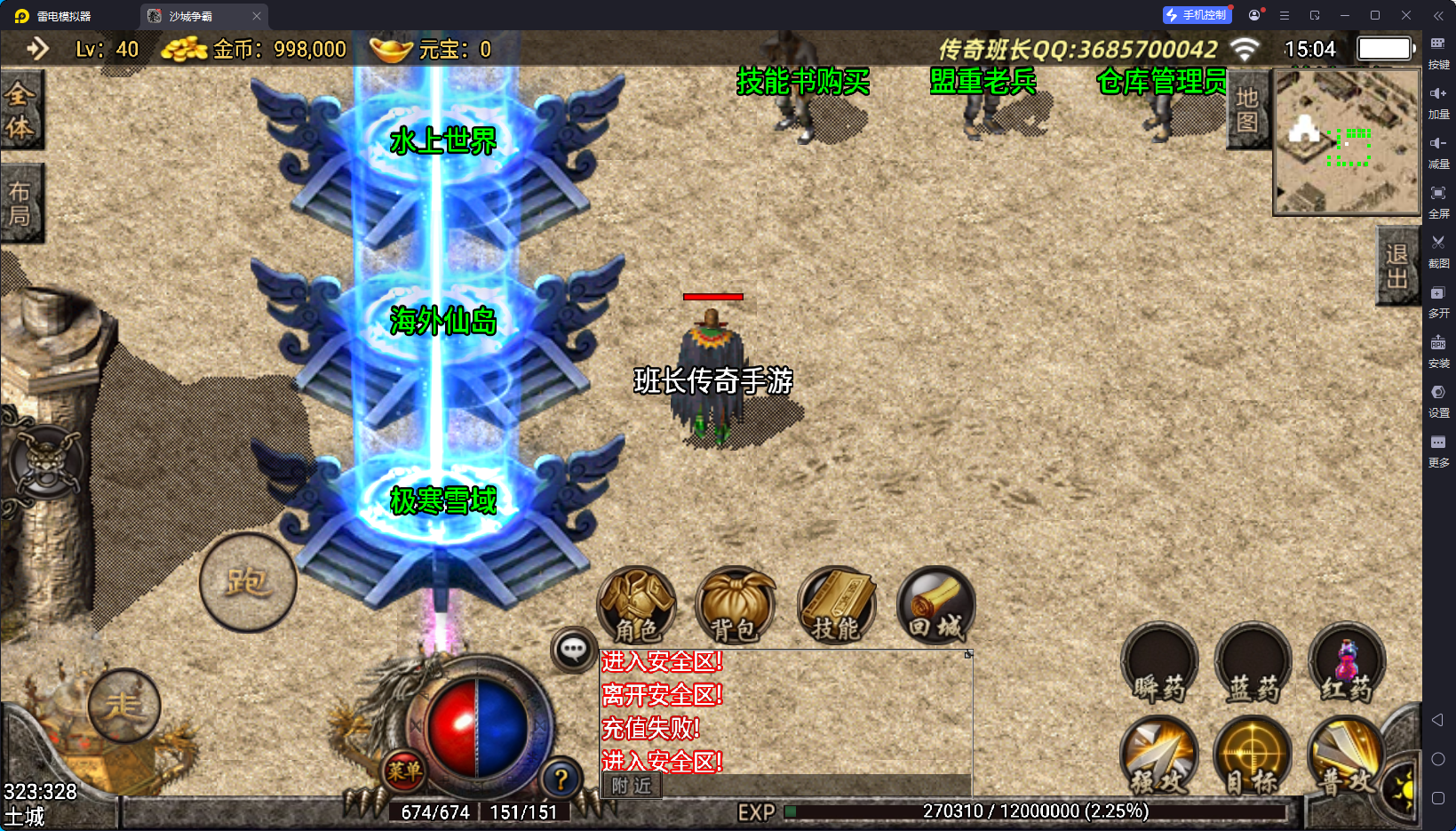The height and width of the screenshot is (831, 1456).
Task: Open the 菜单 menu button
Action: 404,771
